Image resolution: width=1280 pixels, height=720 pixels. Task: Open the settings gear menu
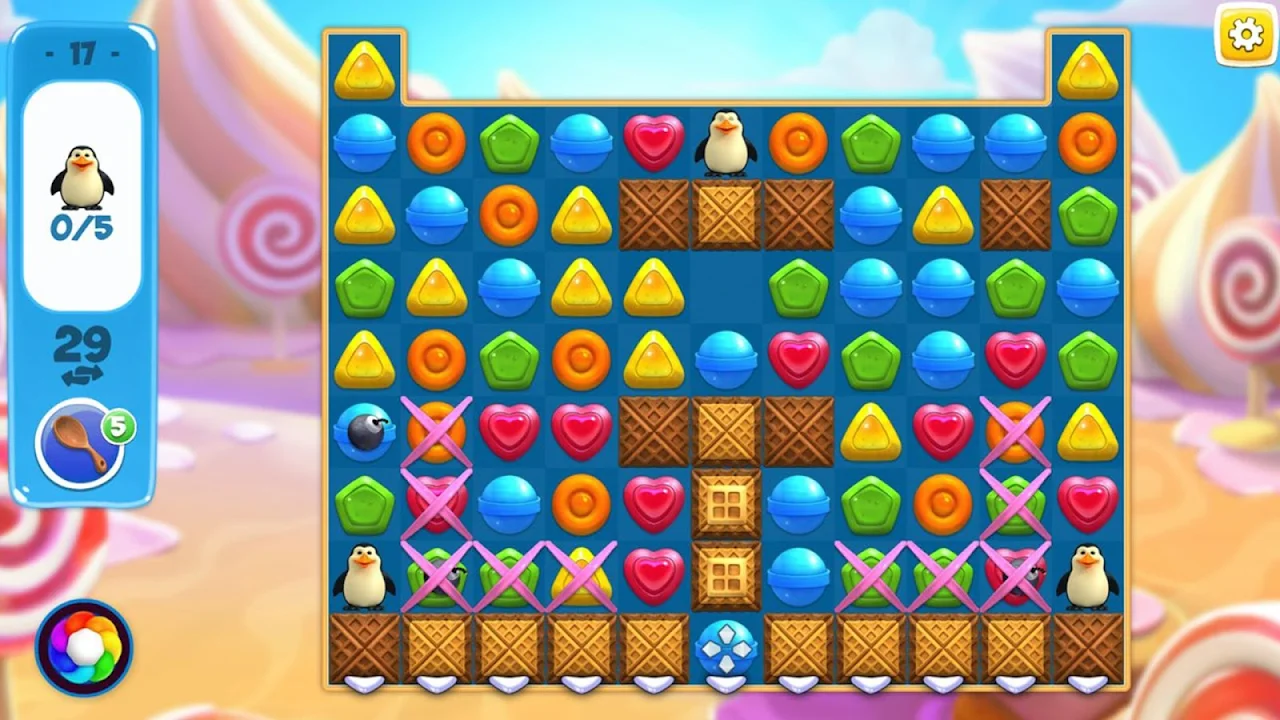coord(1245,36)
